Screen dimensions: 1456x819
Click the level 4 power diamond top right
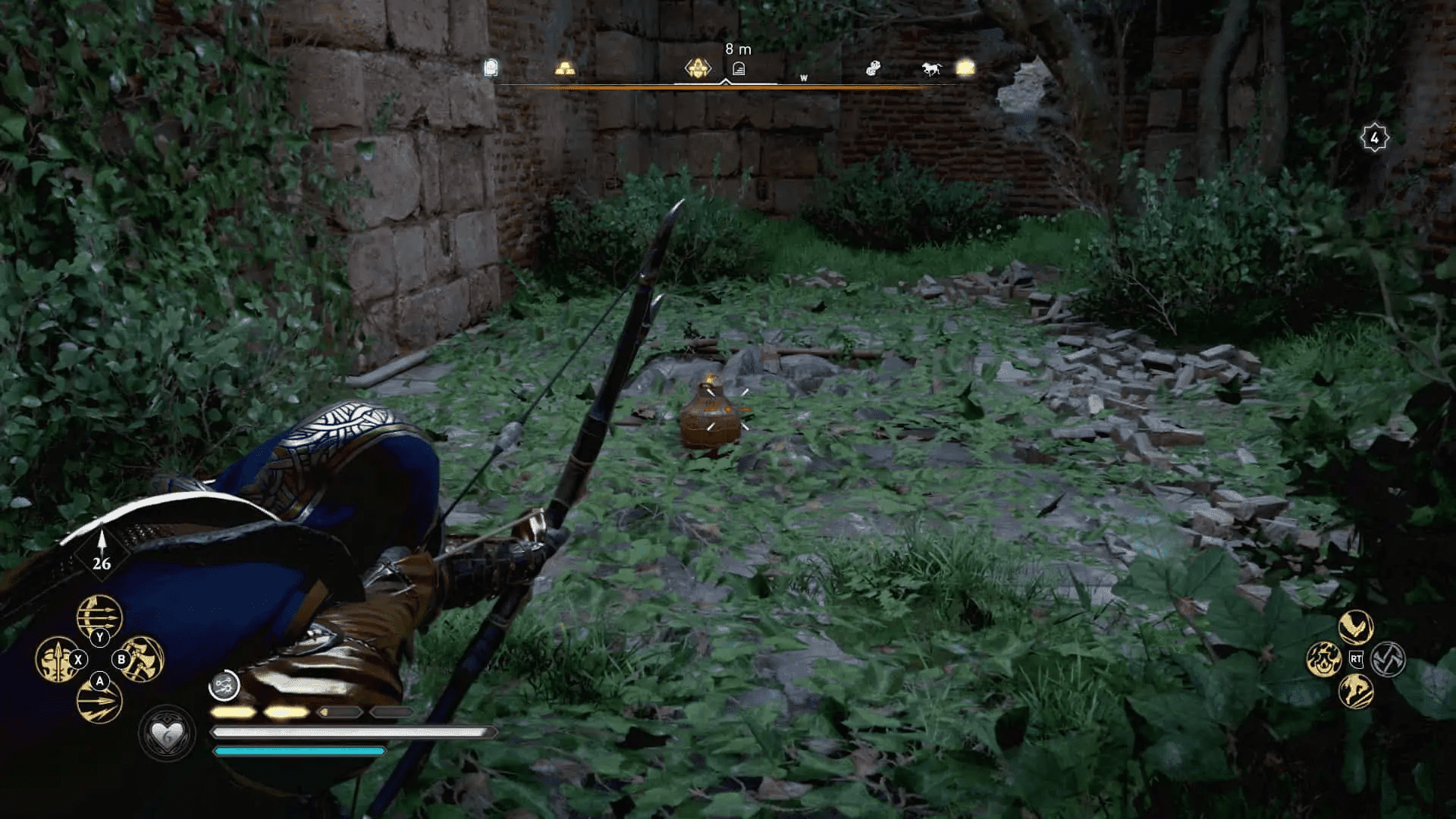[x=1376, y=136]
